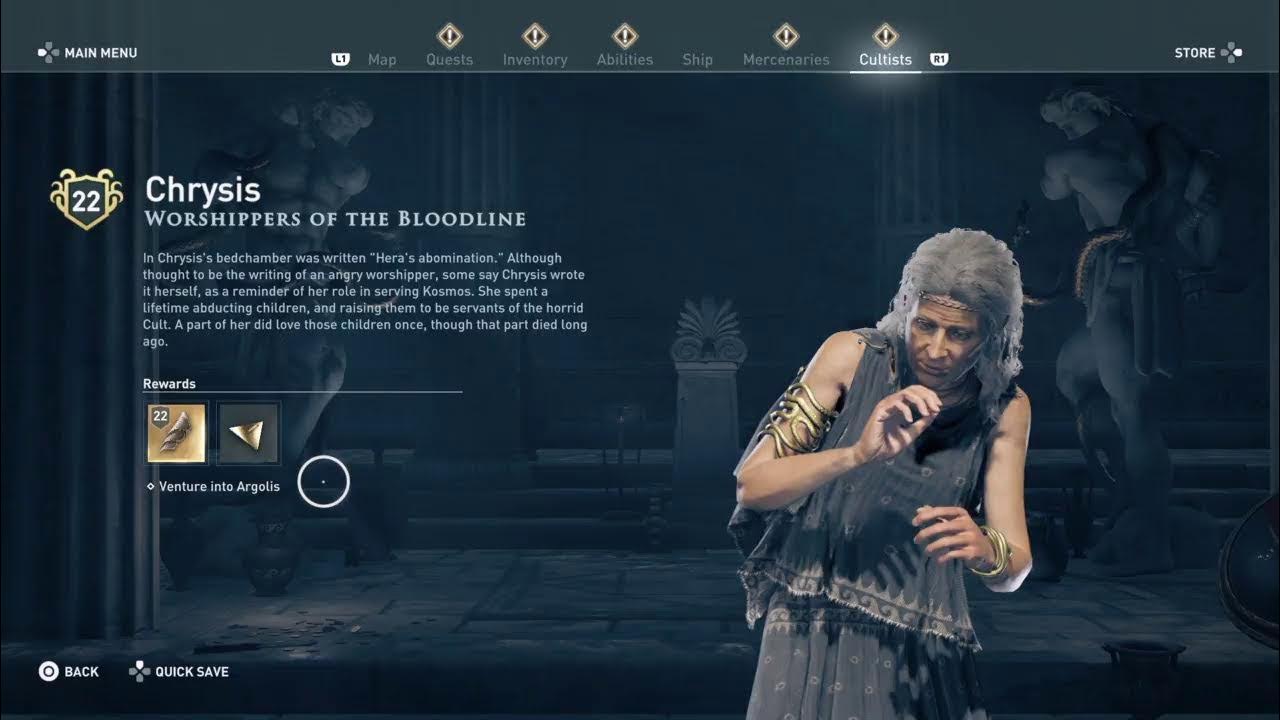Viewport: 1280px width, 720px height.
Task: Go back from the Chrysis cultist page
Action: (69, 672)
